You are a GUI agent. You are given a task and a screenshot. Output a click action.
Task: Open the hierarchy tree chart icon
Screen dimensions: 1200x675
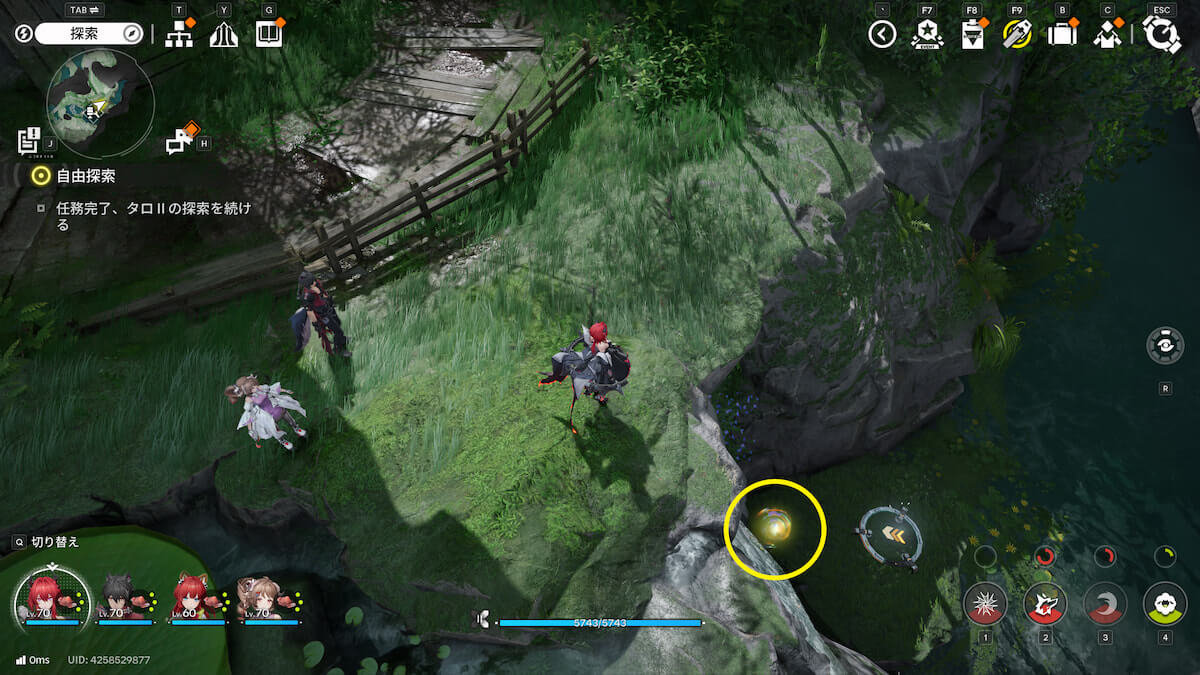179,34
